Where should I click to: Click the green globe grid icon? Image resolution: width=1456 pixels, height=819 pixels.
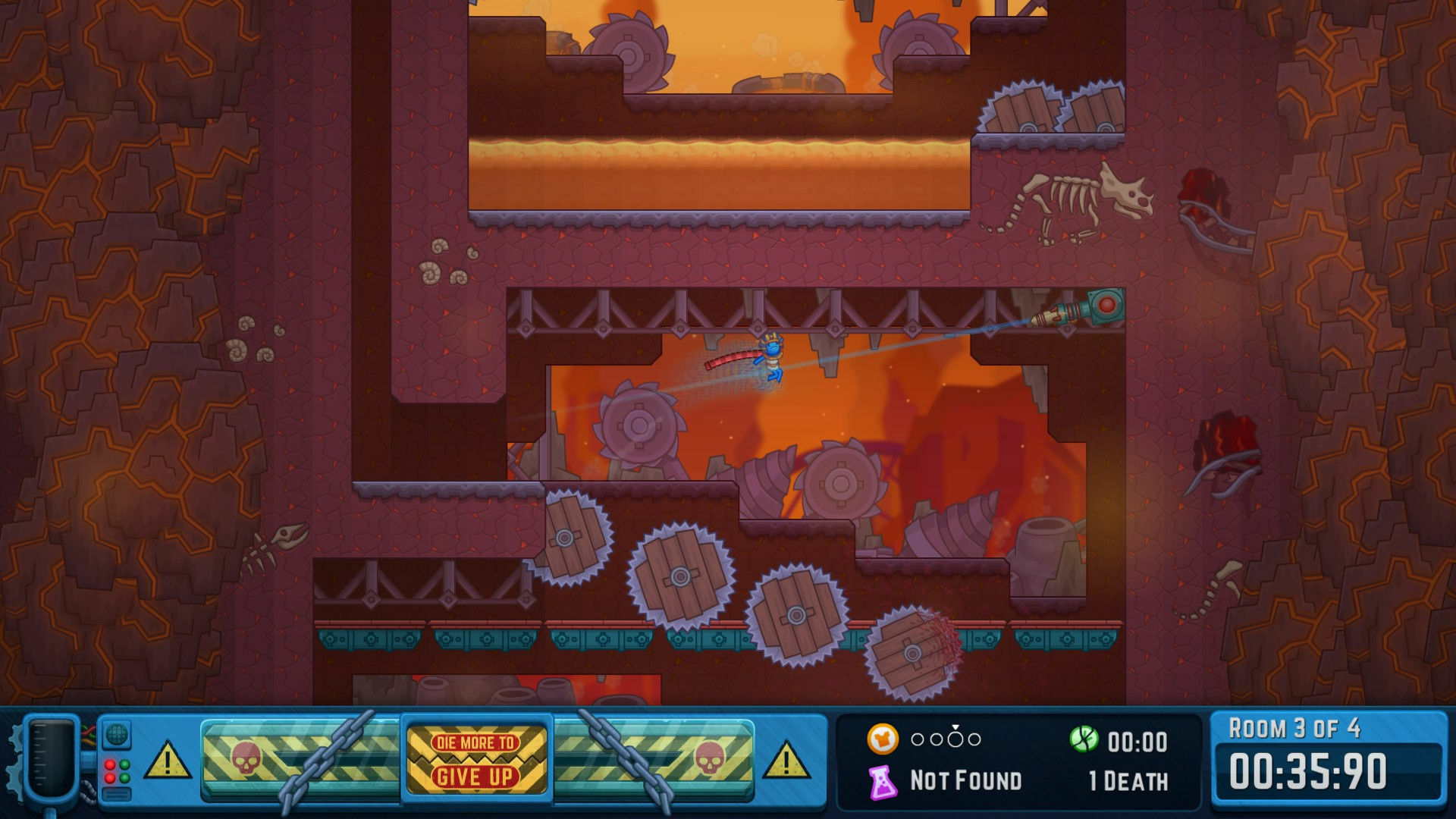(x=115, y=734)
